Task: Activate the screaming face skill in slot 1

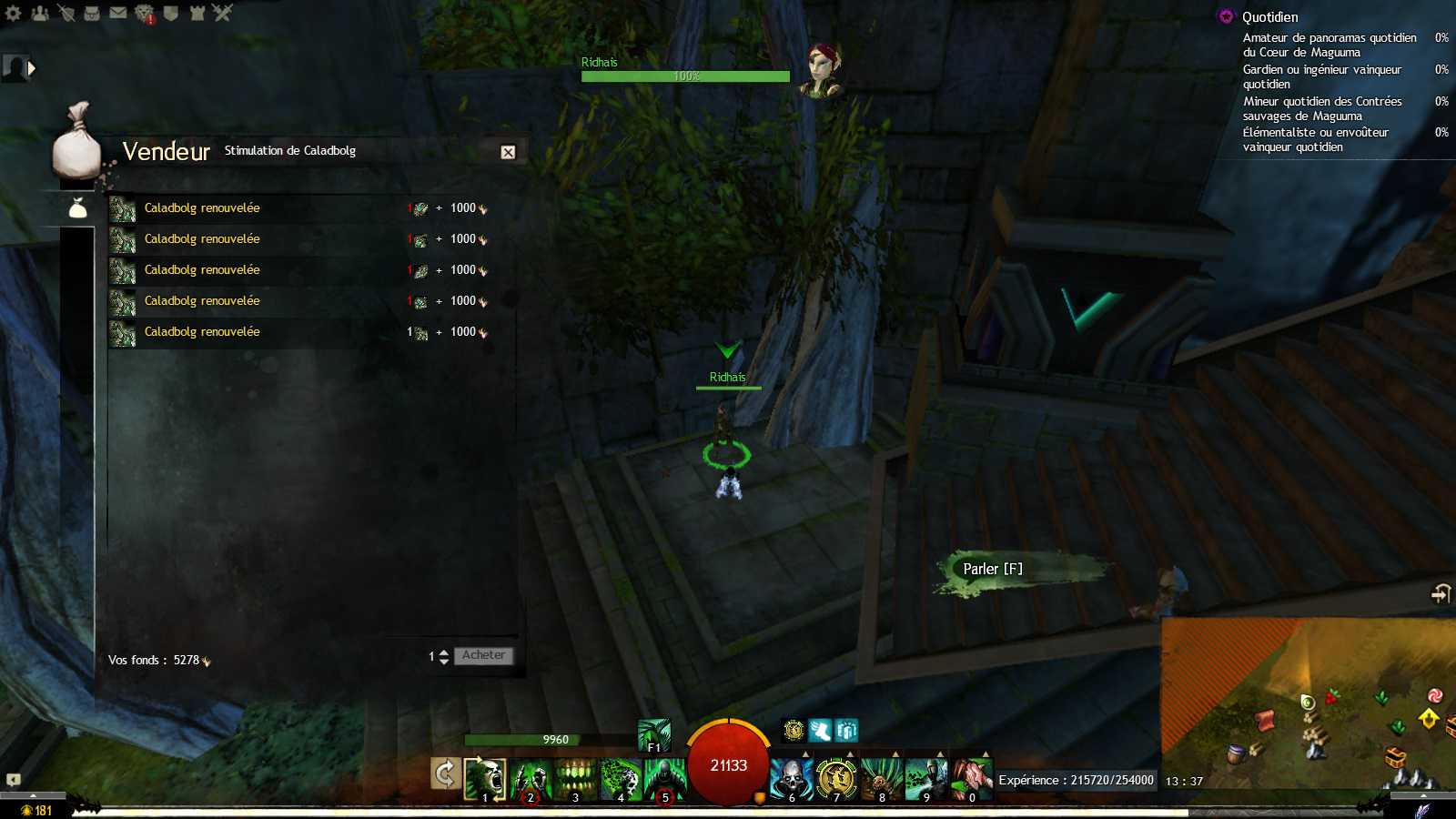Action: pyautogui.click(x=485, y=780)
